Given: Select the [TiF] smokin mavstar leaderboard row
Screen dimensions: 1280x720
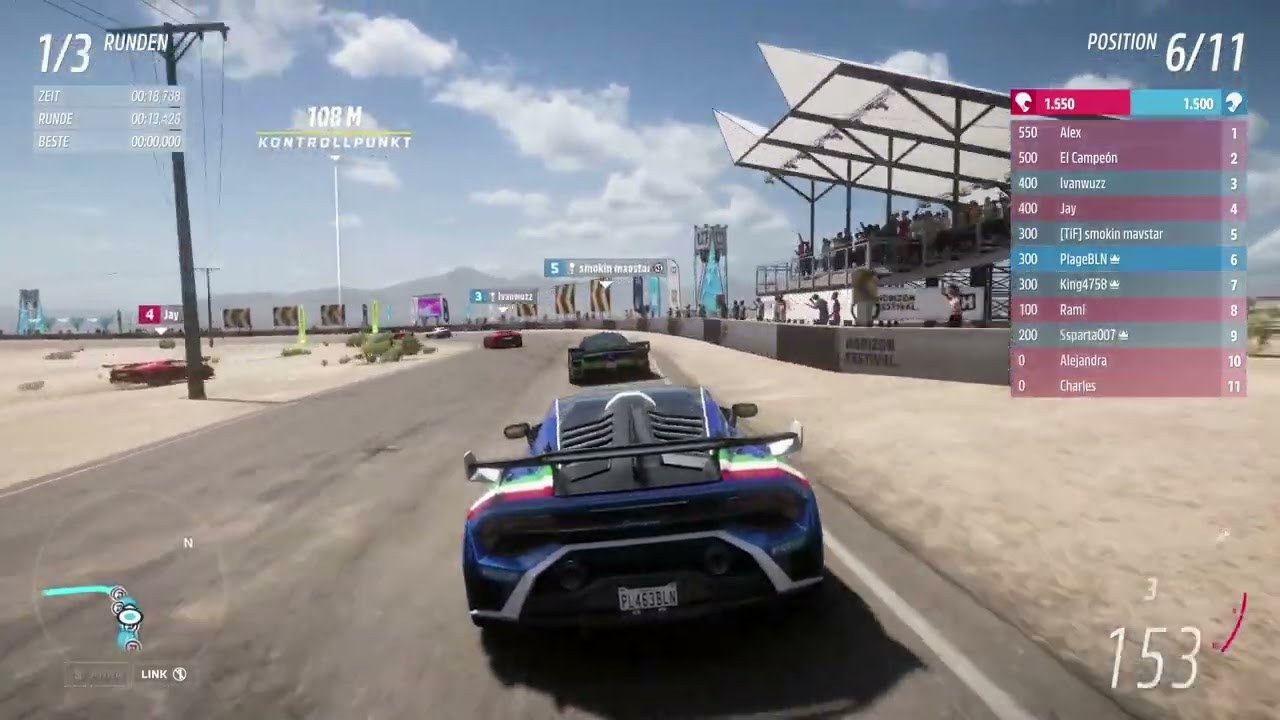Looking at the screenshot, I should (1127, 234).
